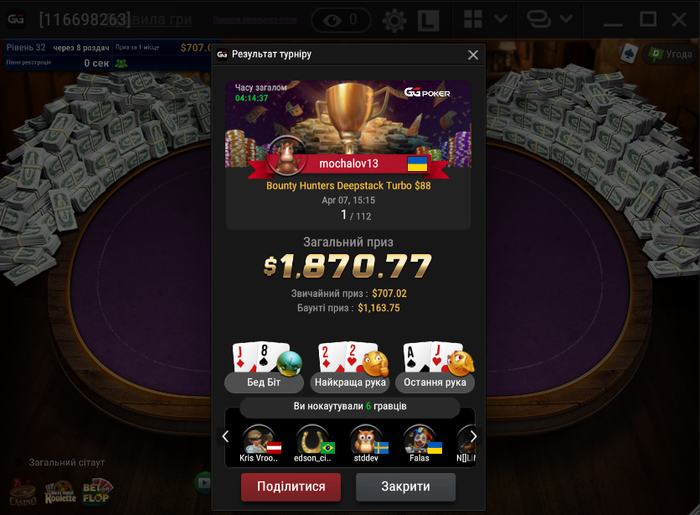The width and height of the screenshot is (700, 515).
Task: Share the result with Поділитися button
Action: pos(291,487)
